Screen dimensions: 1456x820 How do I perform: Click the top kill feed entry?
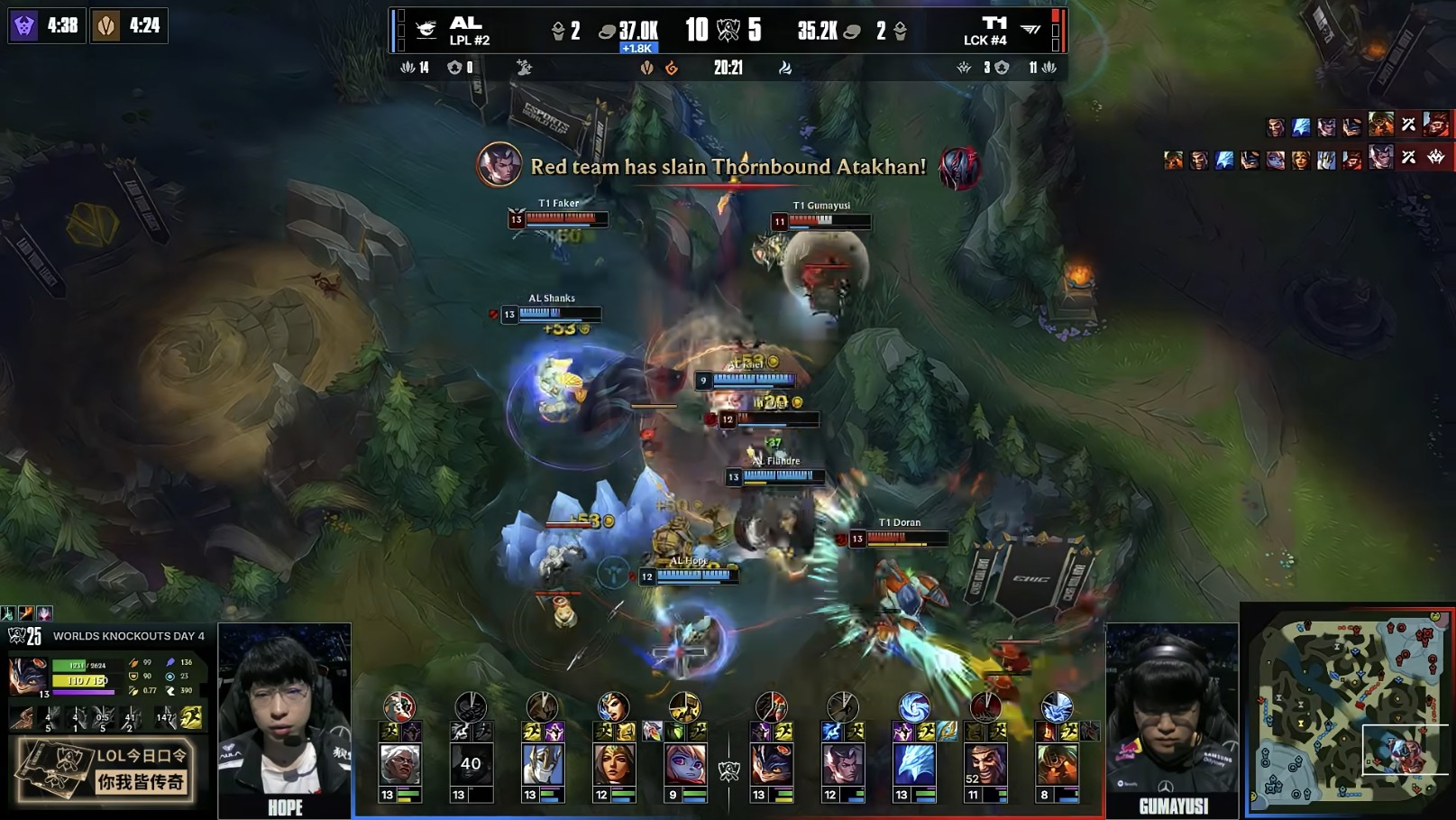coord(1357,125)
